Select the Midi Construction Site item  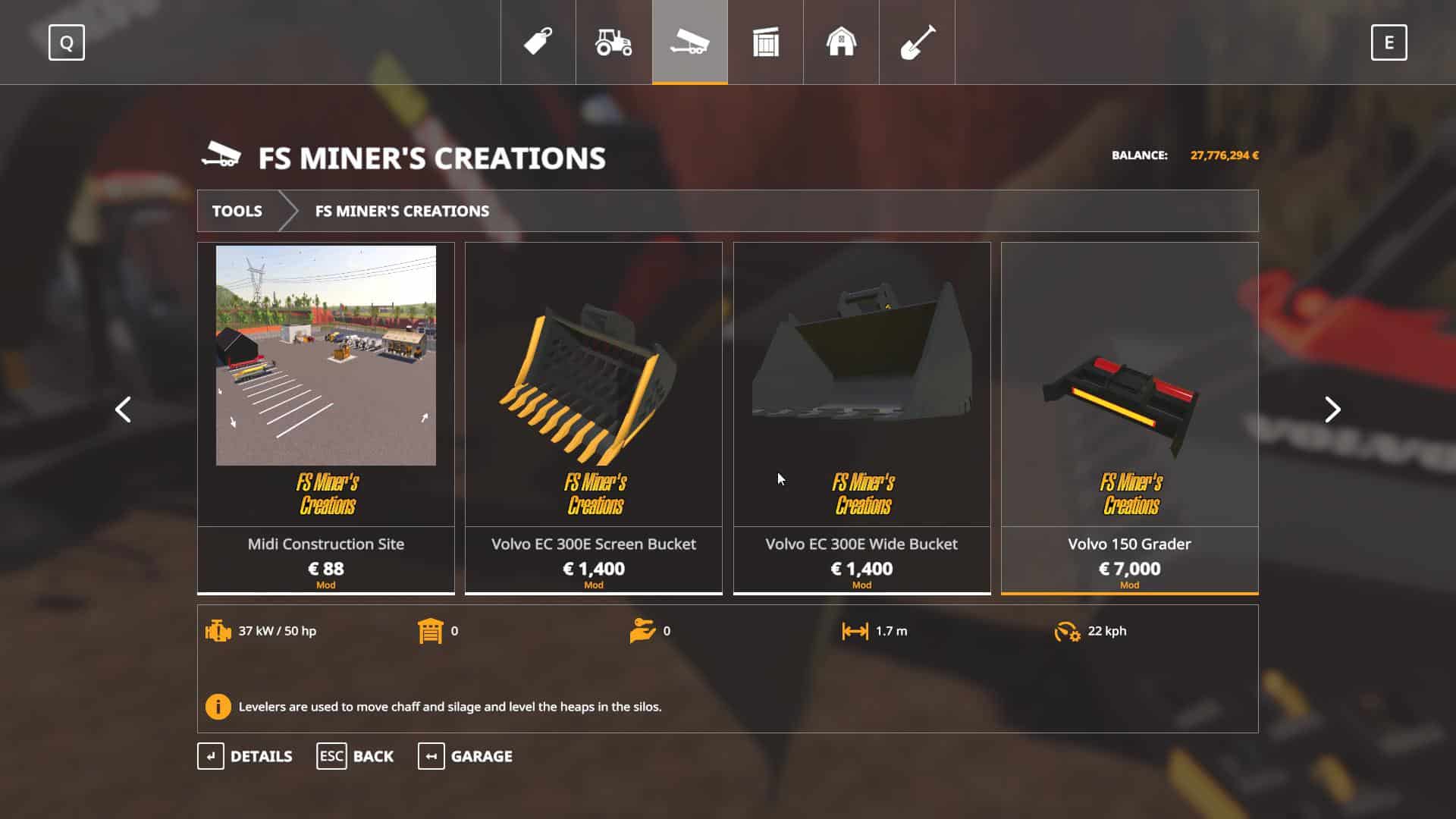(326, 417)
